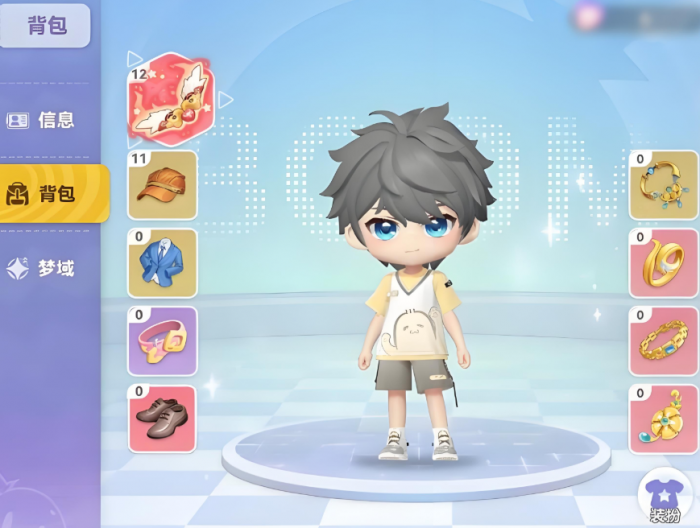Select the blue suit jacket slot
The image size is (700, 528).
pyautogui.click(x=163, y=263)
